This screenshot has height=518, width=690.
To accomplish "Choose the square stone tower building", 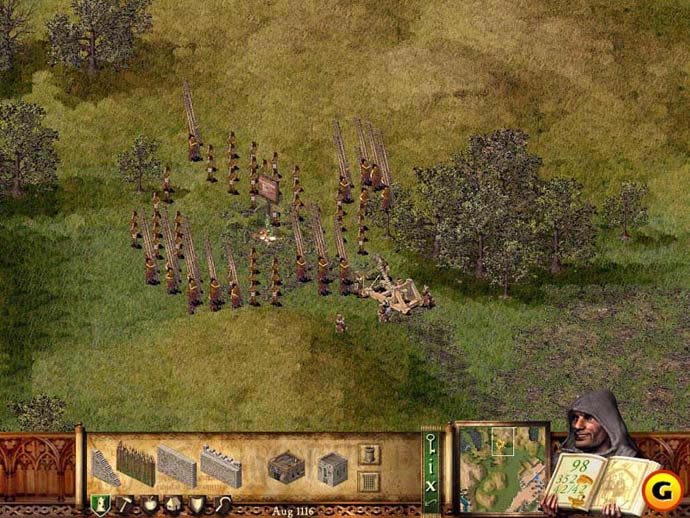I will click(332, 467).
